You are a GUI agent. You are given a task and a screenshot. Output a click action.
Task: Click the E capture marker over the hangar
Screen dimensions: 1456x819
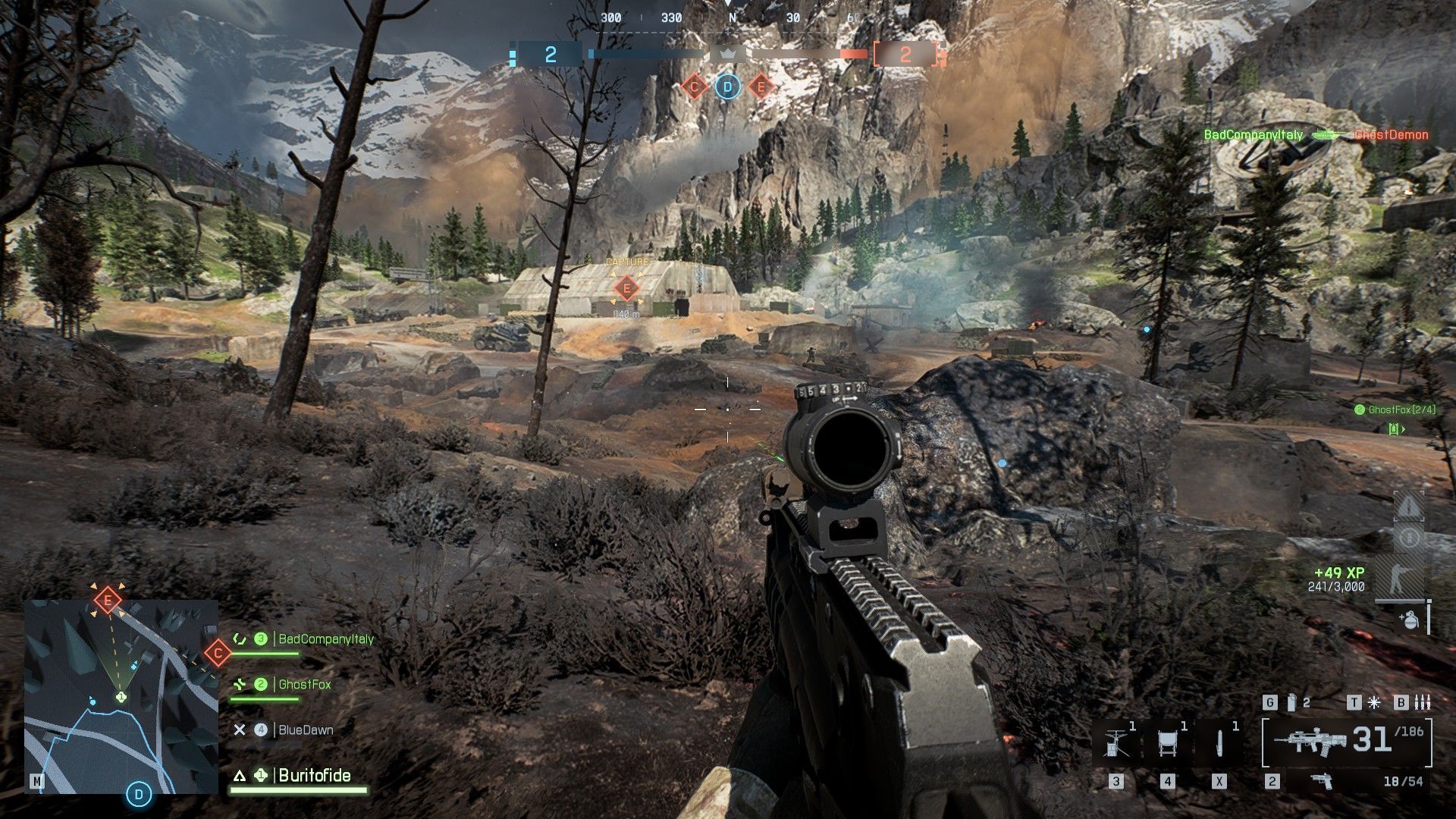click(626, 288)
